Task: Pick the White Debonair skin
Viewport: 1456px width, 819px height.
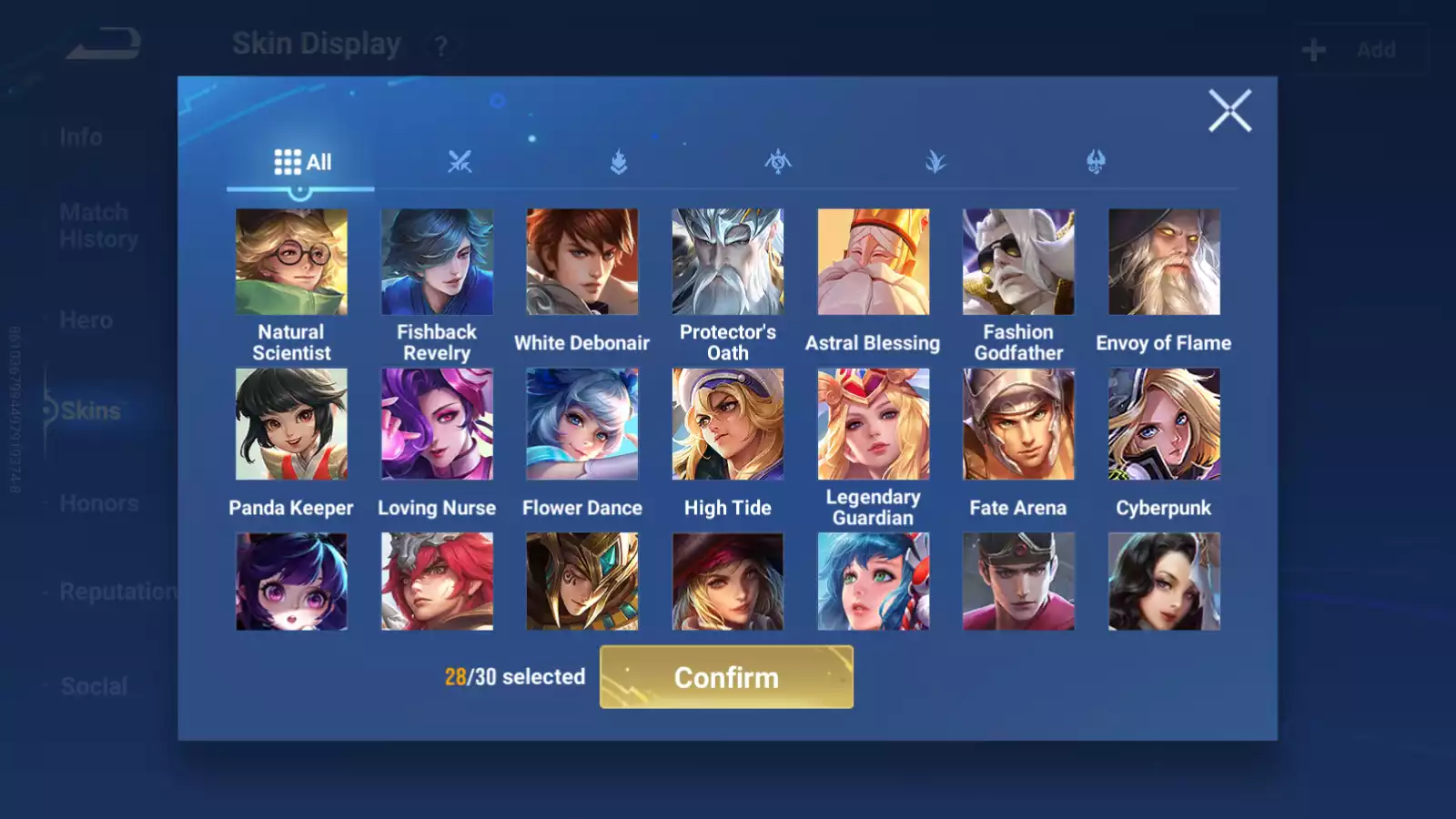Action: (x=582, y=262)
